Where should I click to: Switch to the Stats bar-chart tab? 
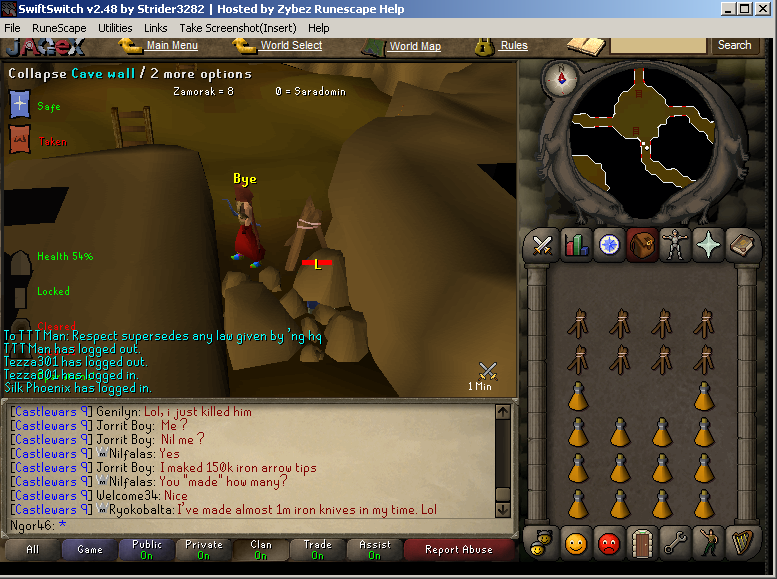(x=576, y=244)
